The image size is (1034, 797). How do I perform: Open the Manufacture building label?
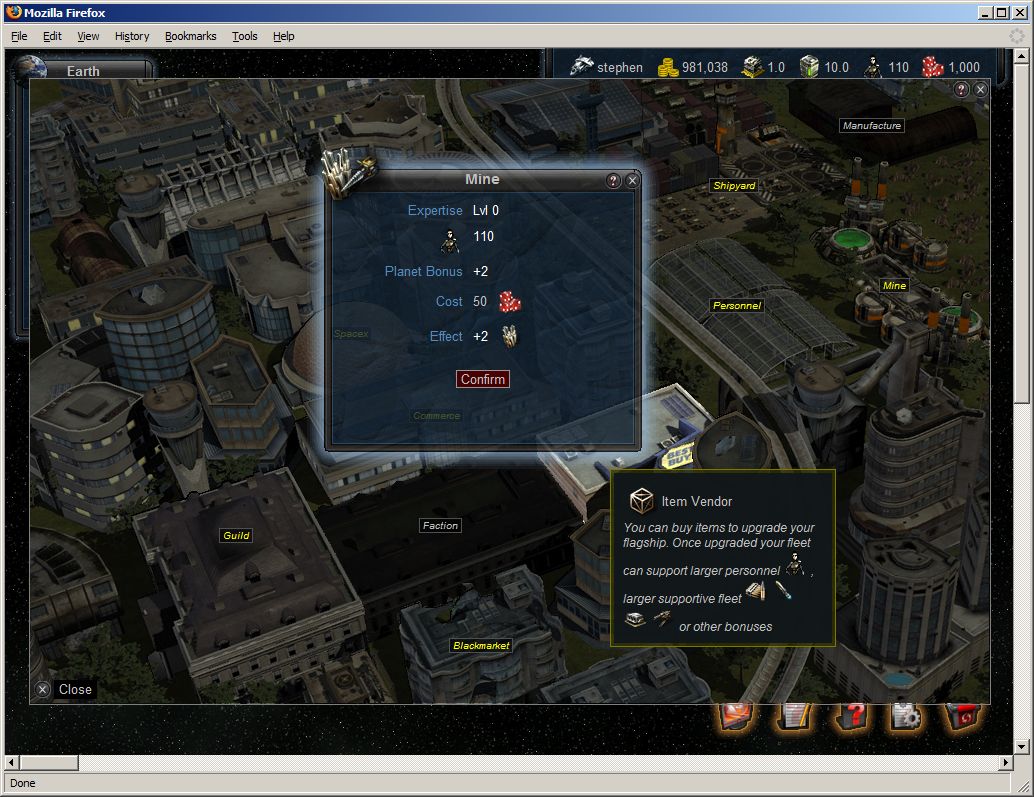point(872,126)
